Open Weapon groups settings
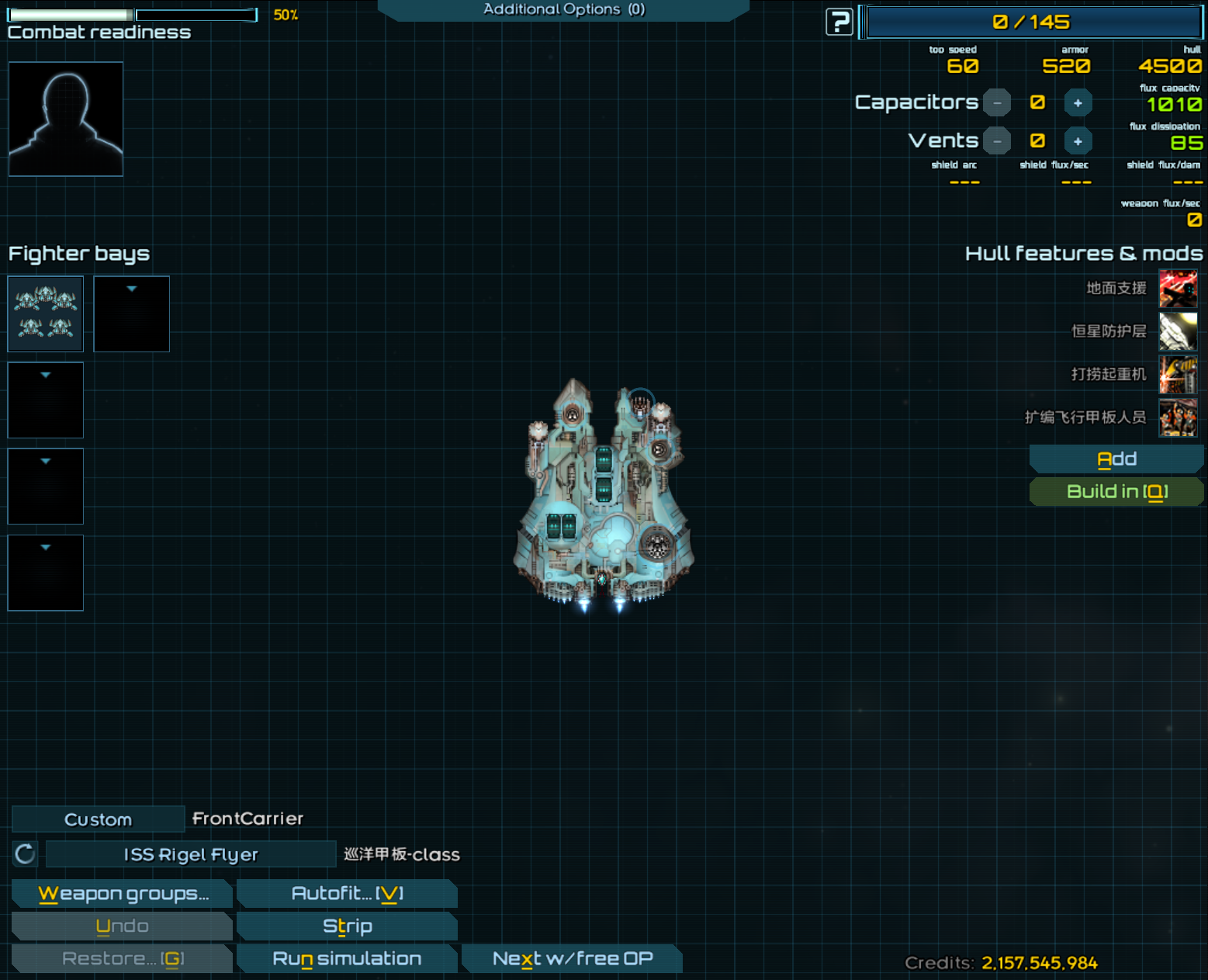 click(x=123, y=894)
